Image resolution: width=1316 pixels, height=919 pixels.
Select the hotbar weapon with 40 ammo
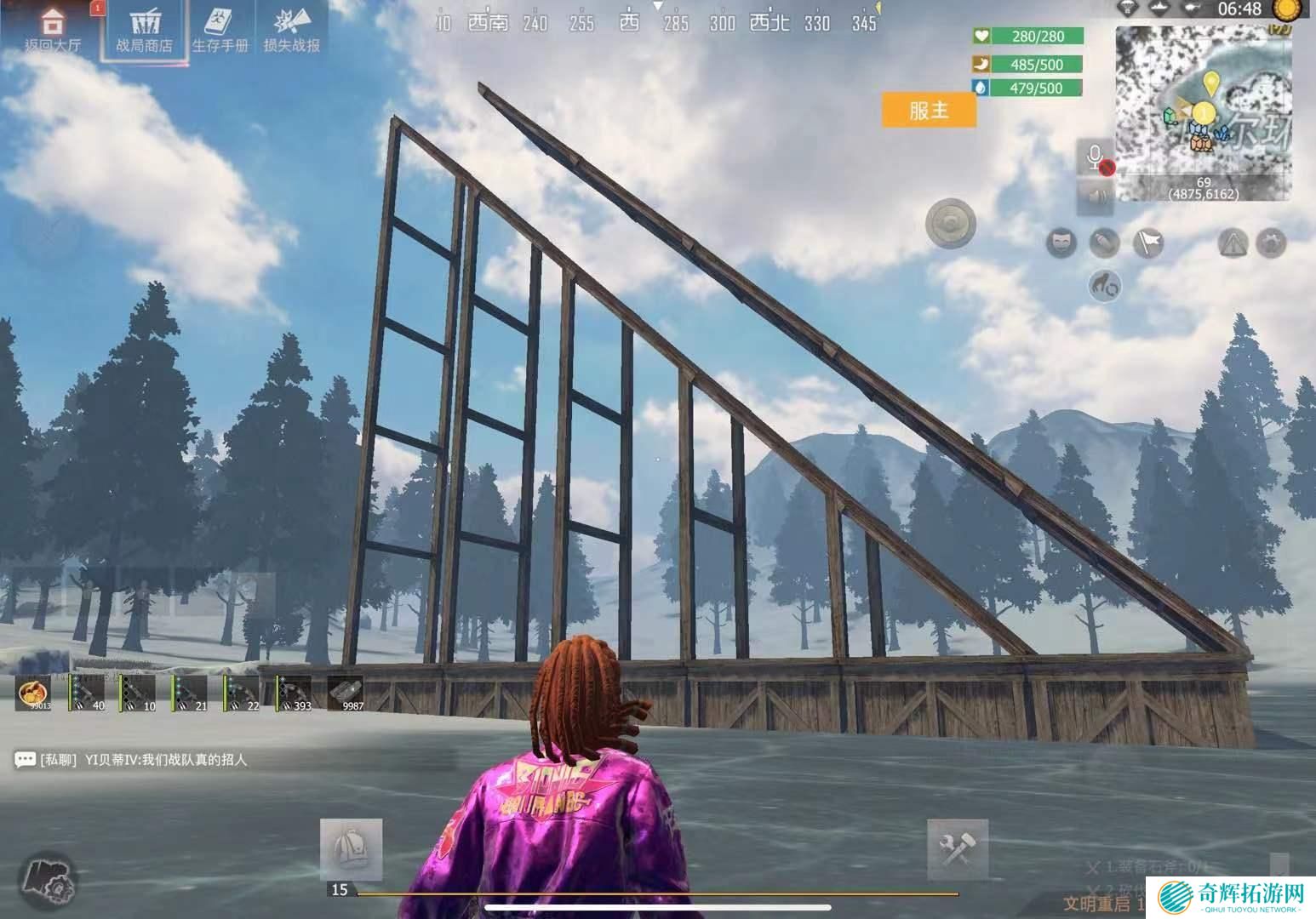[x=86, y=693]
